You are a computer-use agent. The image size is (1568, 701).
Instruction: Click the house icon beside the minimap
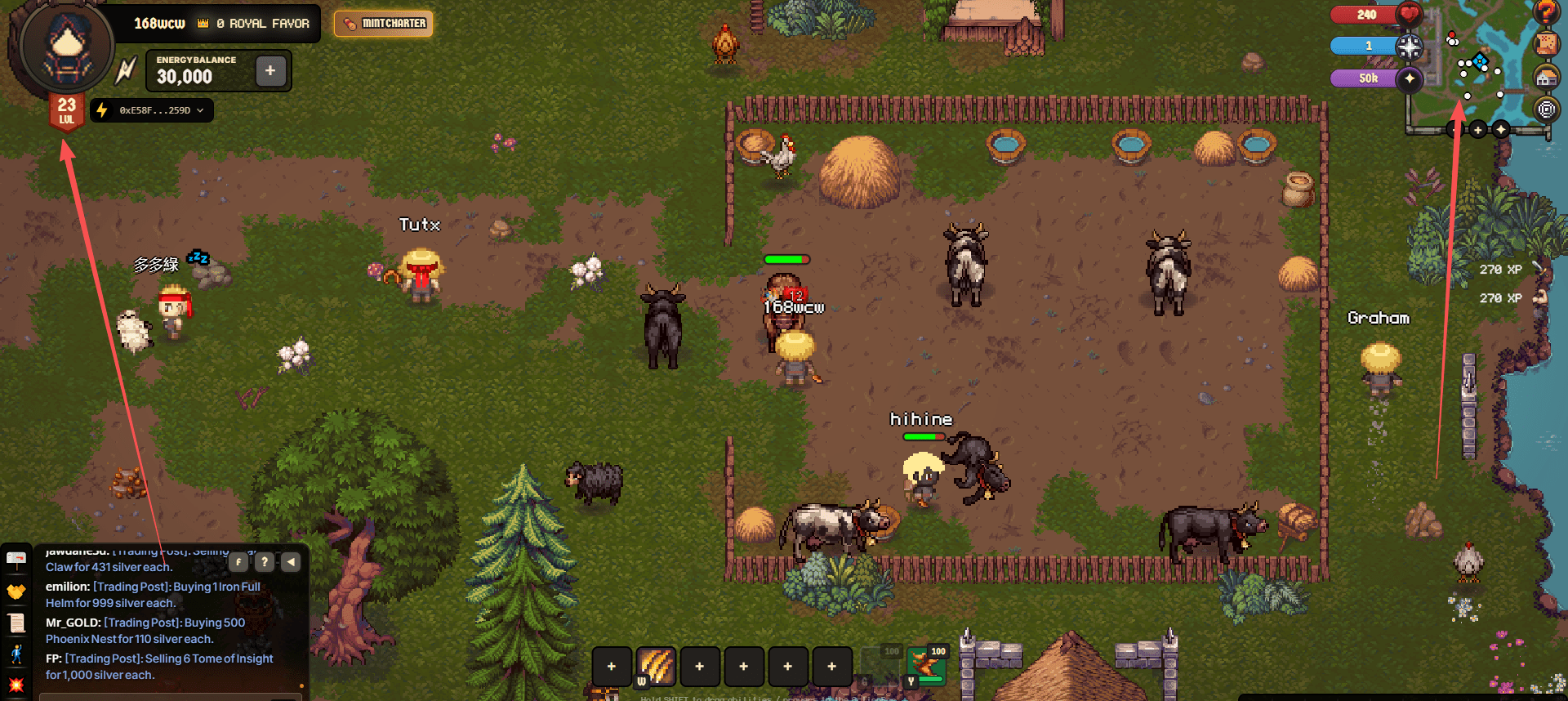coord(1545,78)
